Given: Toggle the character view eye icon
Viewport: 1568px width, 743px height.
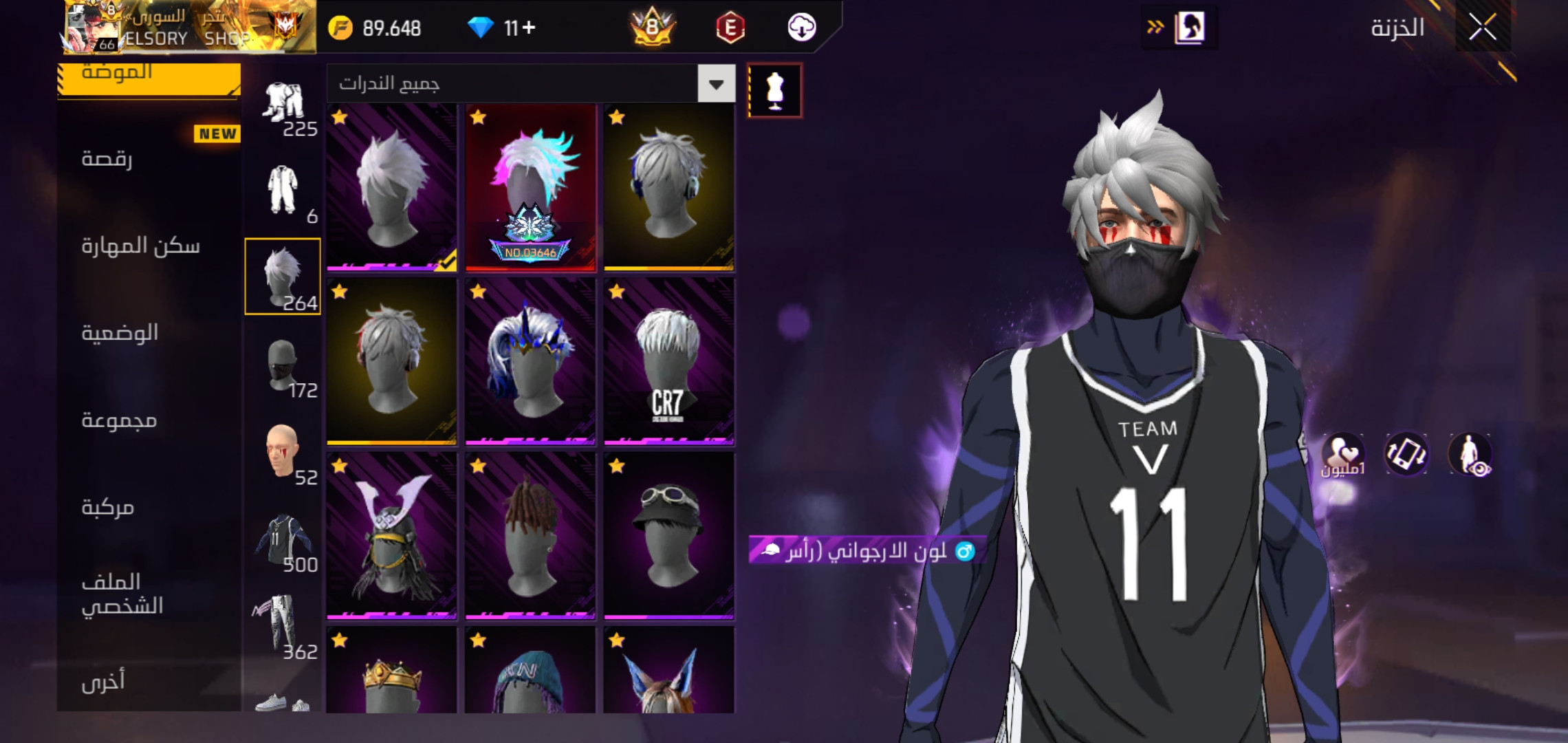Looking at the screenshot, I should pyautogui.click(x=1470, y=455).
